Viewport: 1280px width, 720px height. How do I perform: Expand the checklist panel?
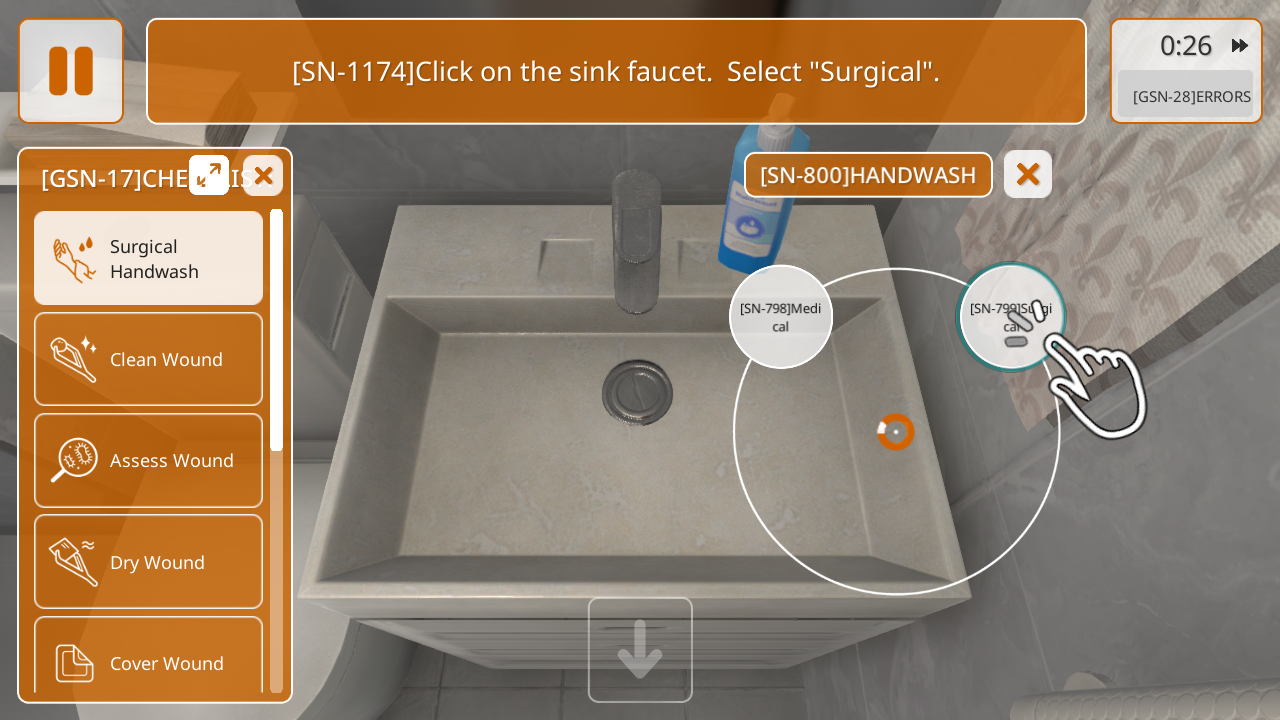coord(209,175)
